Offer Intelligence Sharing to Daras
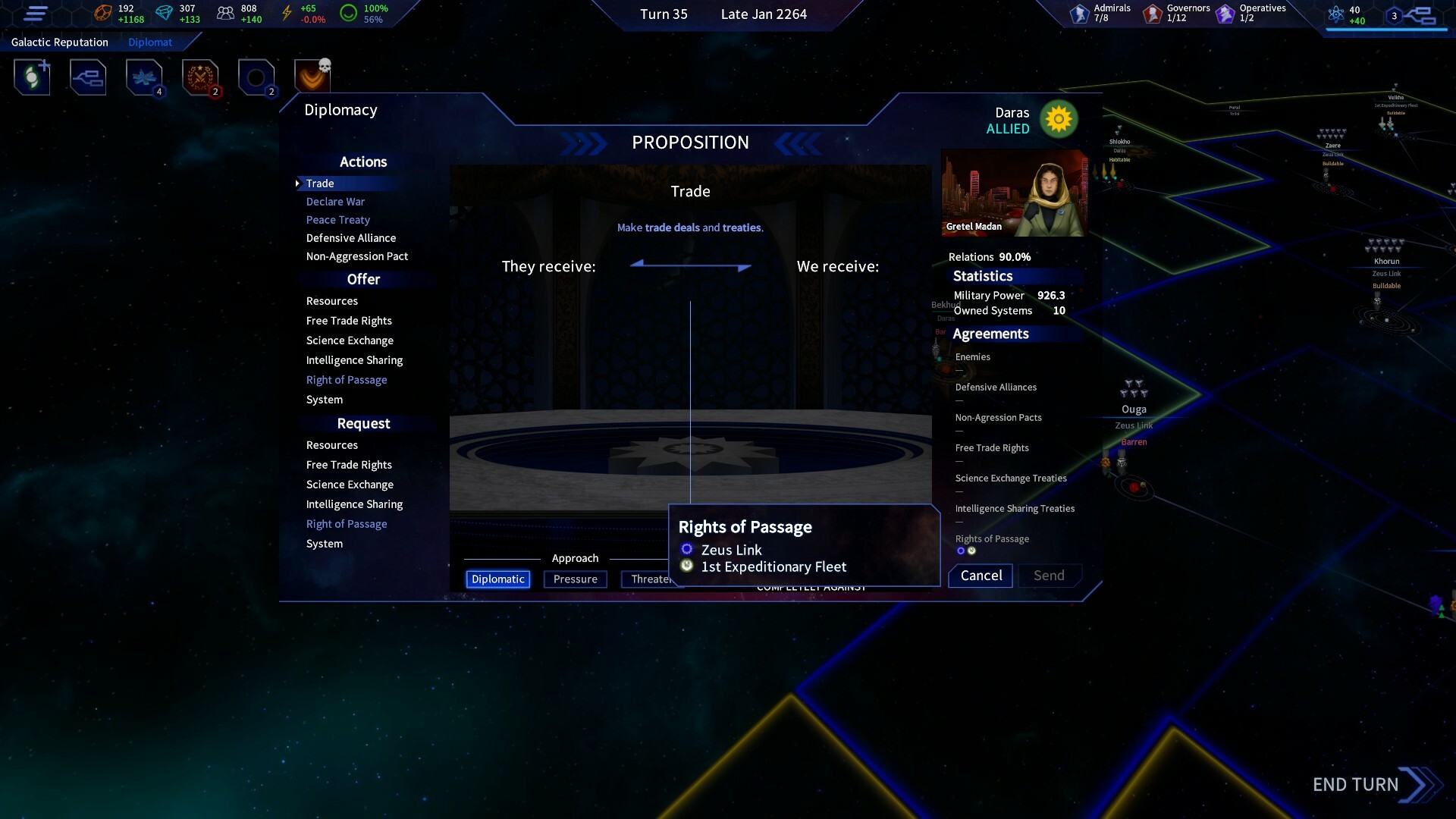This screenshot has height=819, width=1456. click(x=354, y=360)
